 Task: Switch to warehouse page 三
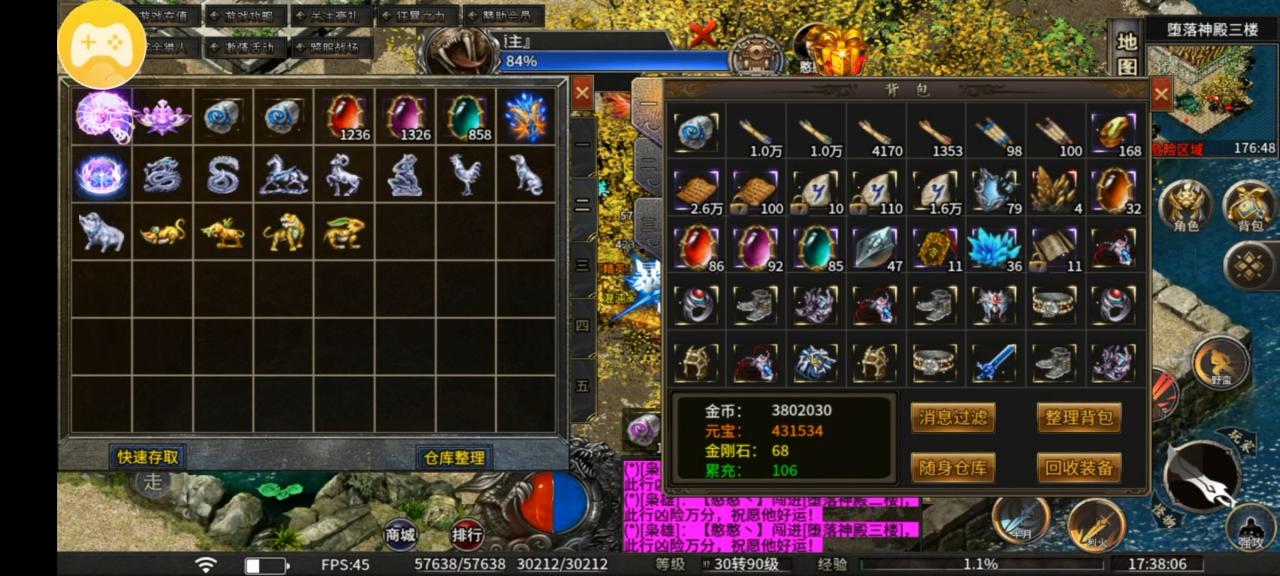click(582, 265)
